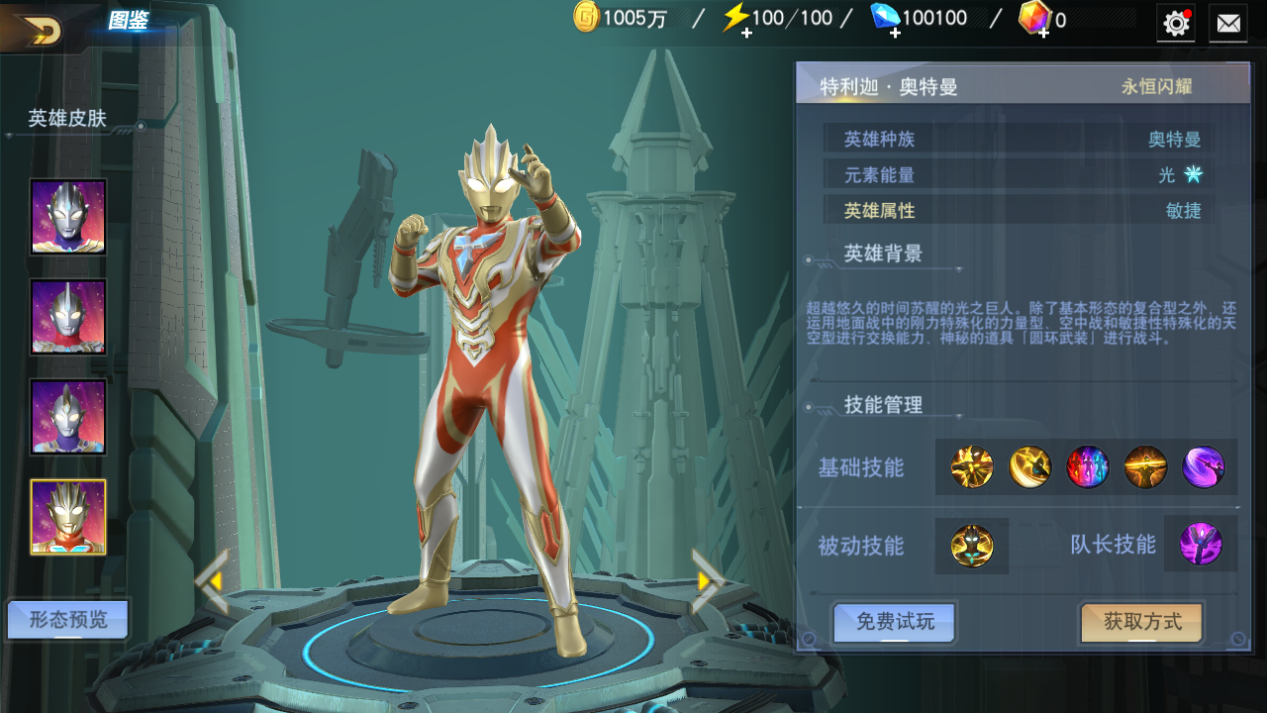The image size is (1267, 713).
Task: View the orange horizontal beam basic skill
Action: point(1145,467)
